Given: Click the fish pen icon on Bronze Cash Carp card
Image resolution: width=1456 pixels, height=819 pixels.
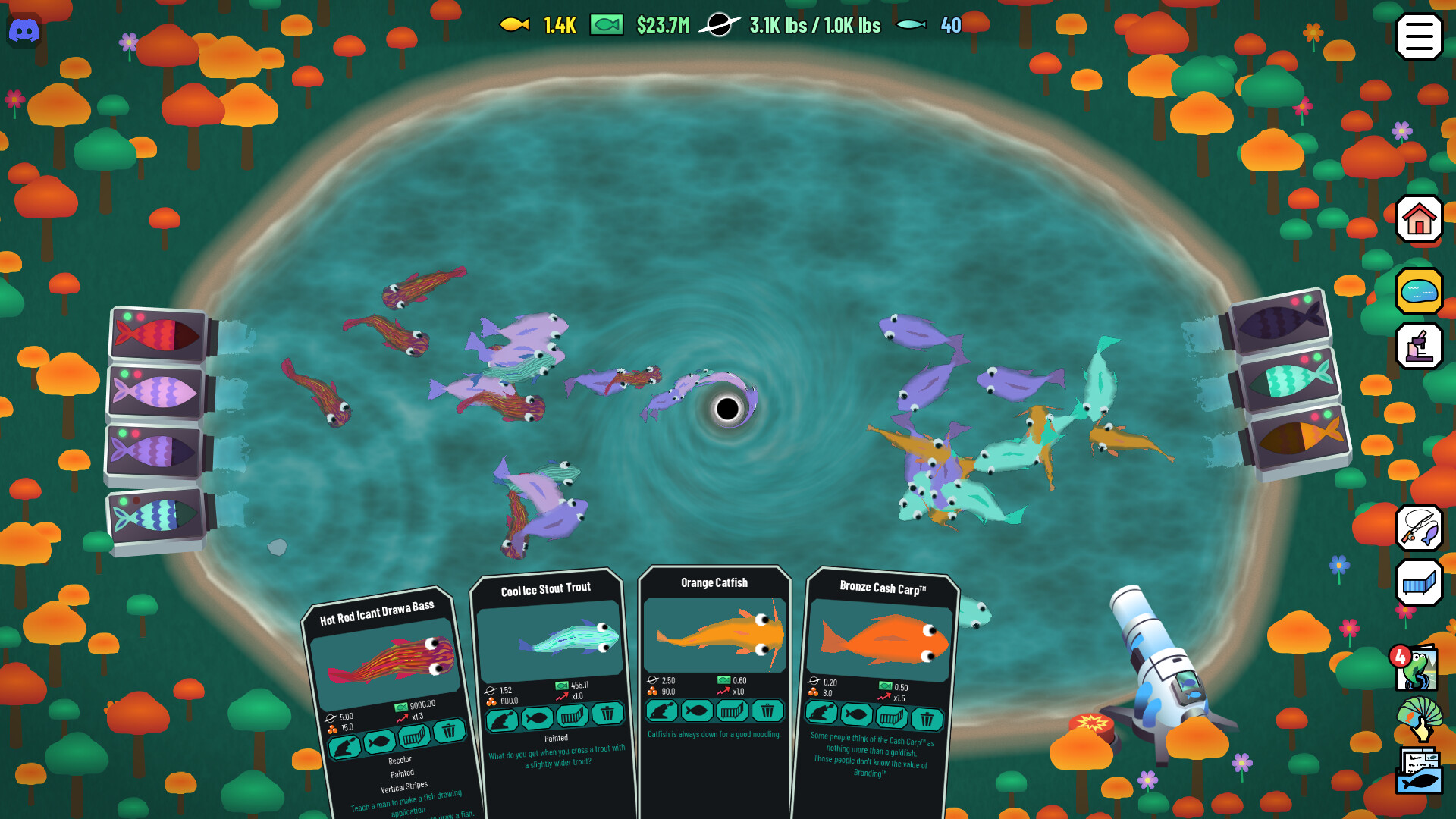Looking at the screenshot, I should pyautogui.click(x=891, y=715).
